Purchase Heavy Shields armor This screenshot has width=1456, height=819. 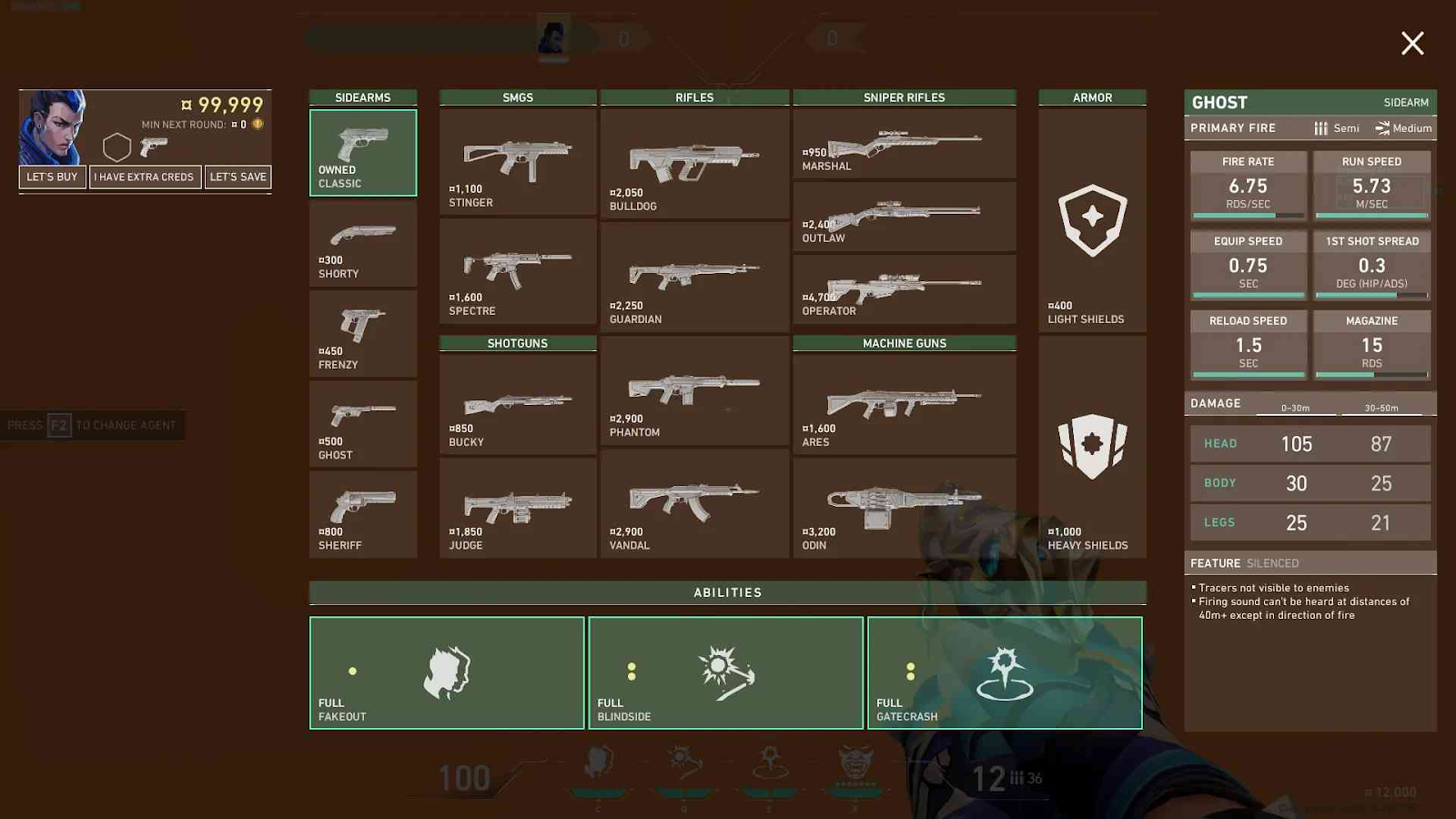[1092, 447]
